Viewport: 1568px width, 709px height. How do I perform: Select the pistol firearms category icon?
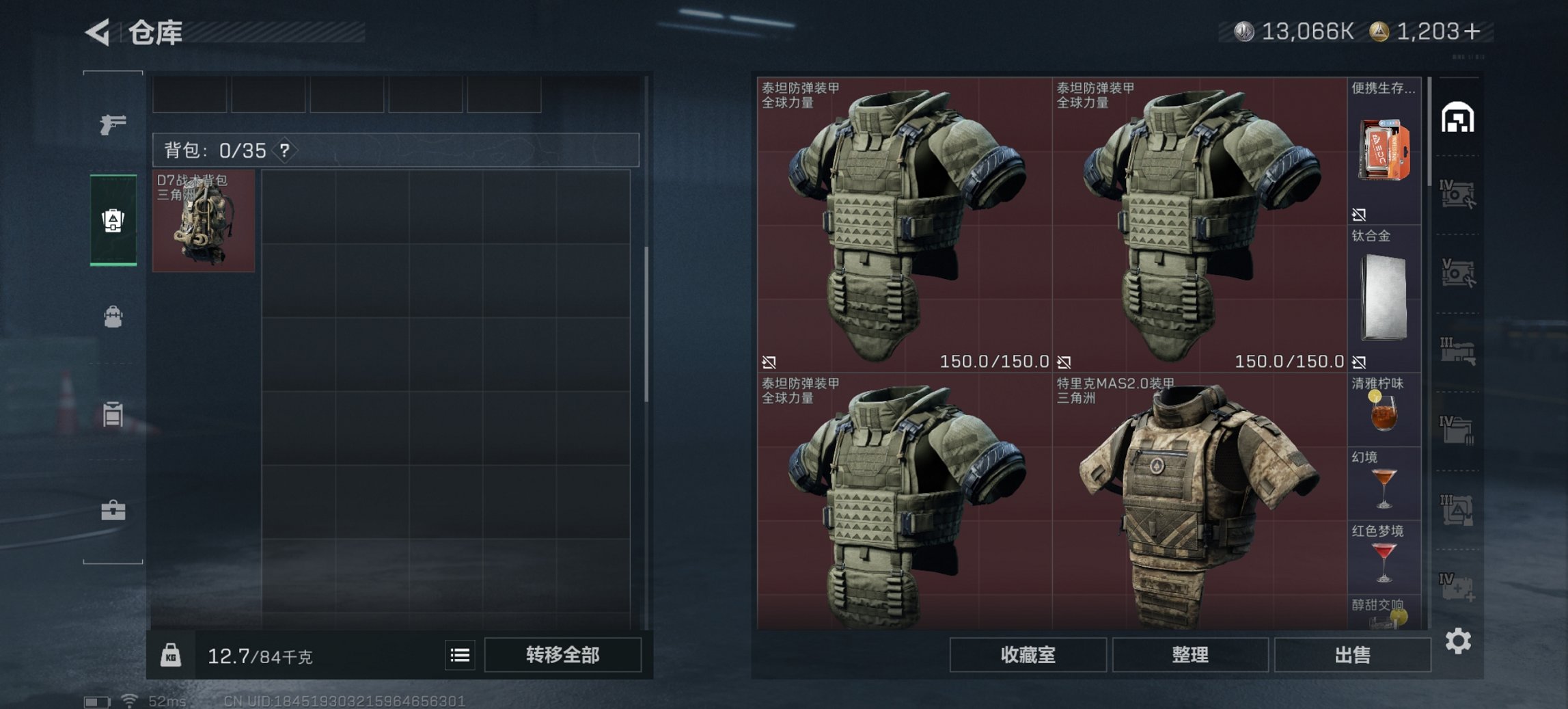tap(113, 126)
